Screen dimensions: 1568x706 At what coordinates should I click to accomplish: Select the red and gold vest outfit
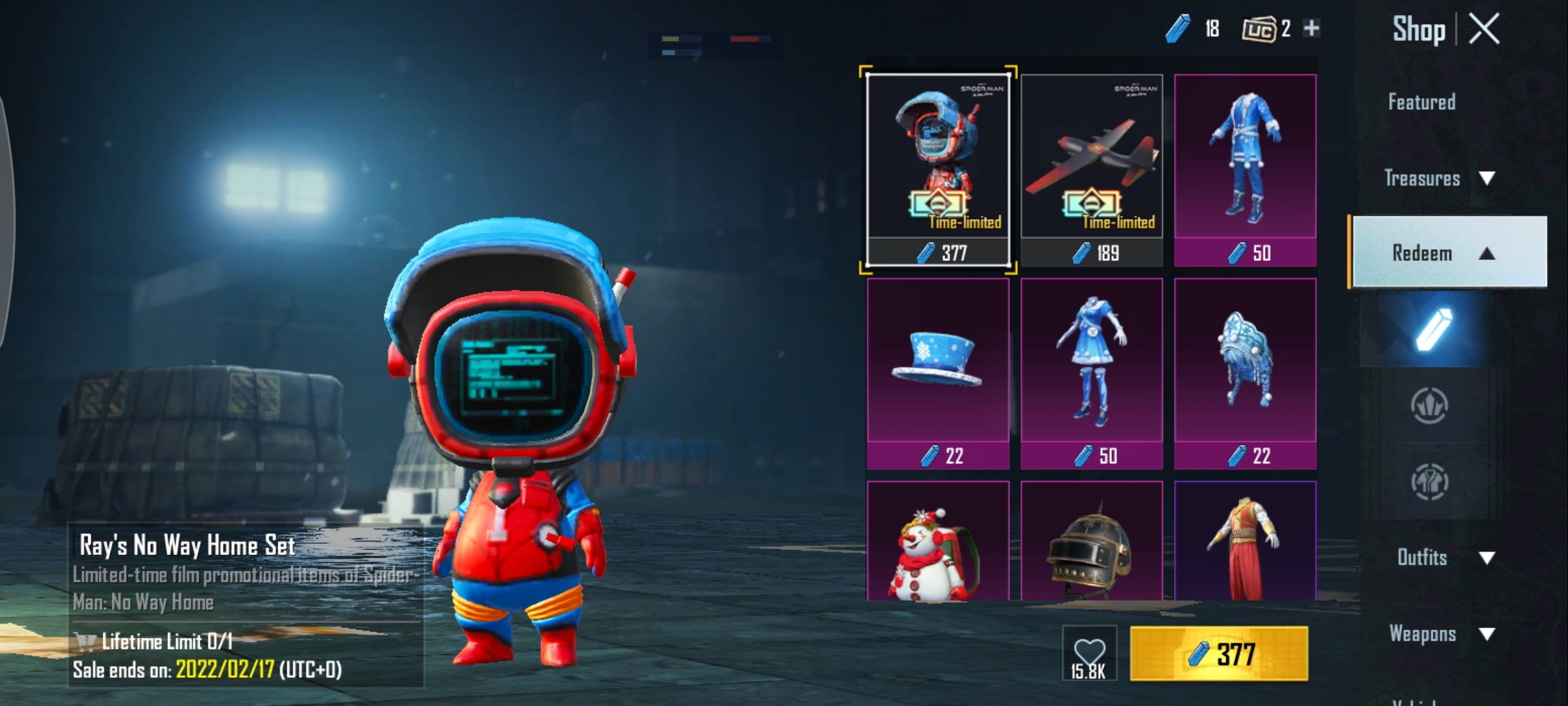click(x=1245, y=543)
